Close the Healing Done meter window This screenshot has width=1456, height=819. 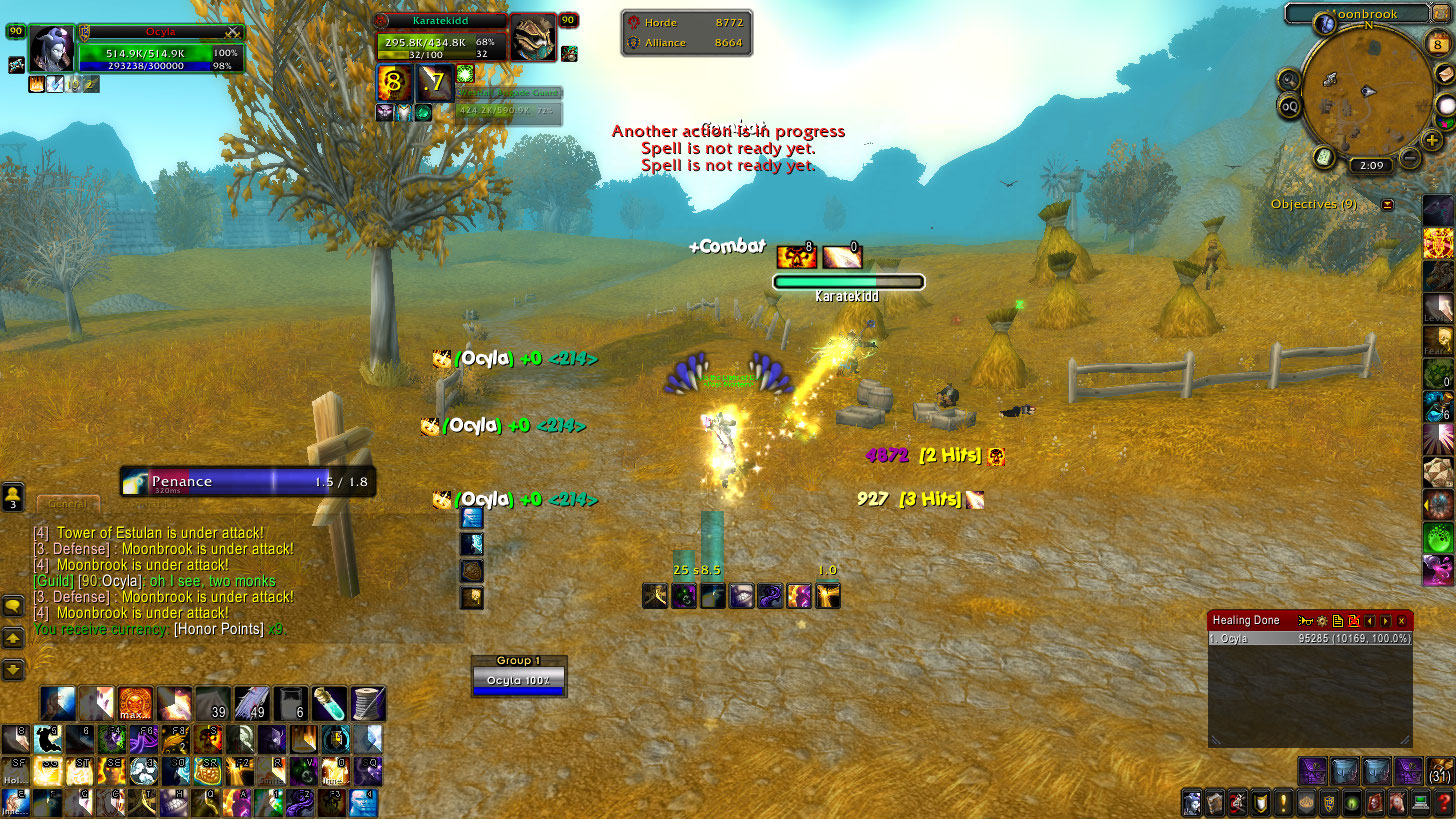point(1402,621)
